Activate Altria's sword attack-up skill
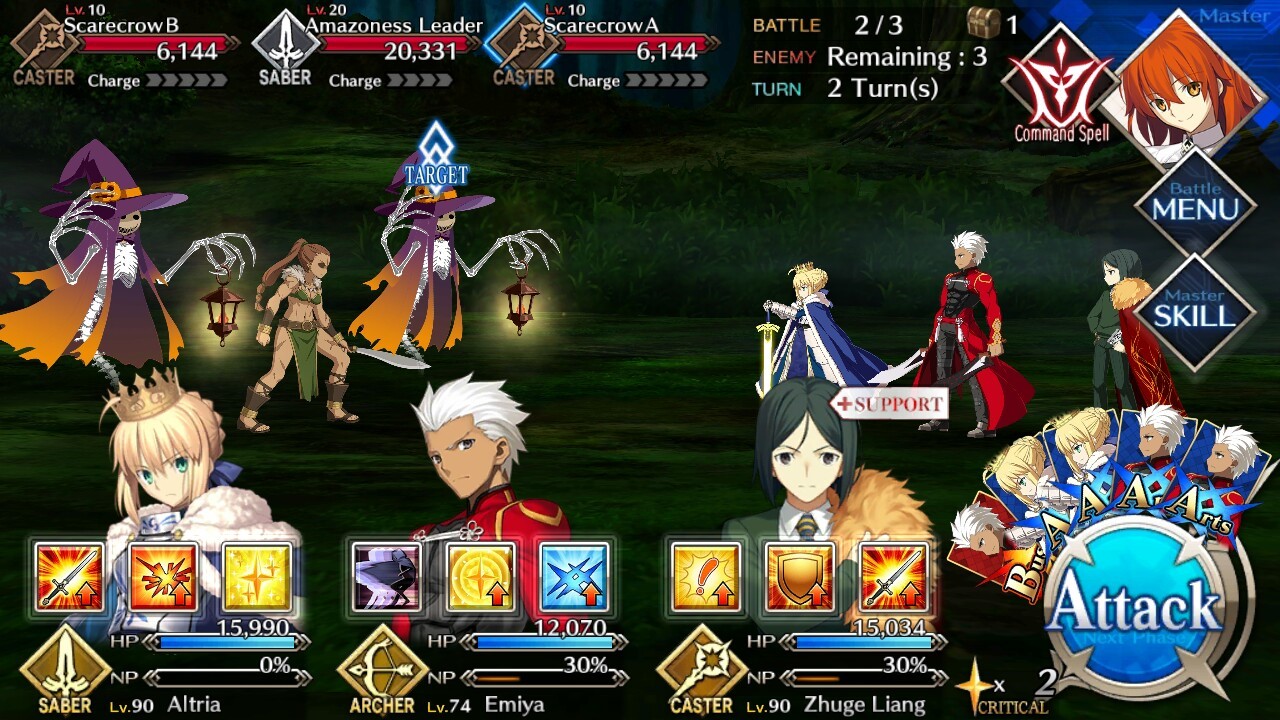The width and height of the screenshot is (1280, 720). pyautogui.click(x=69, y=577)
